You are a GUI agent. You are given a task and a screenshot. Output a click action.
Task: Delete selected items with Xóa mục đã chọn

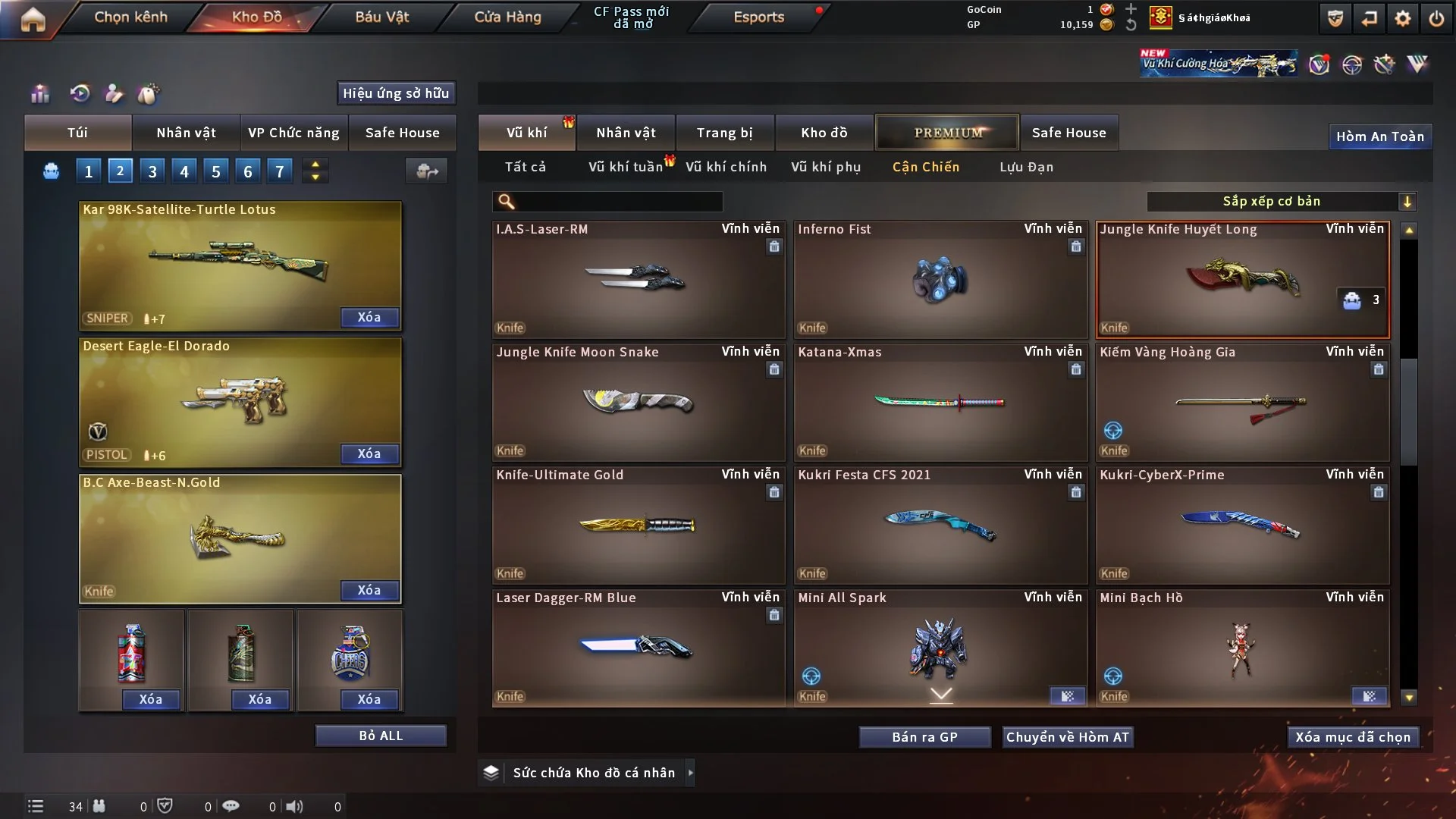tap(1353, 737)
